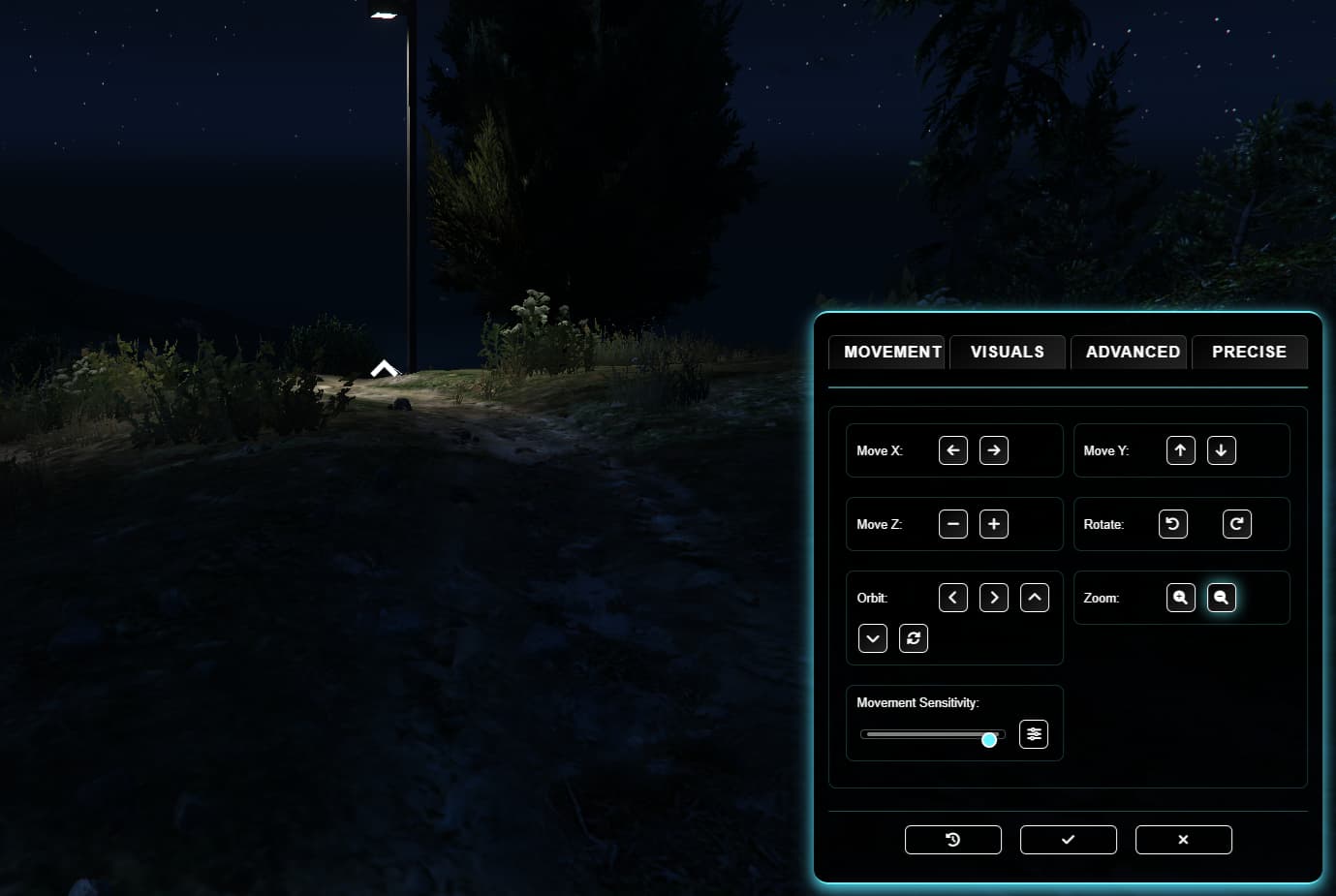Click the Zoom in magnifier icon
Screen dimensions: 1336x896
(1180, 598)
